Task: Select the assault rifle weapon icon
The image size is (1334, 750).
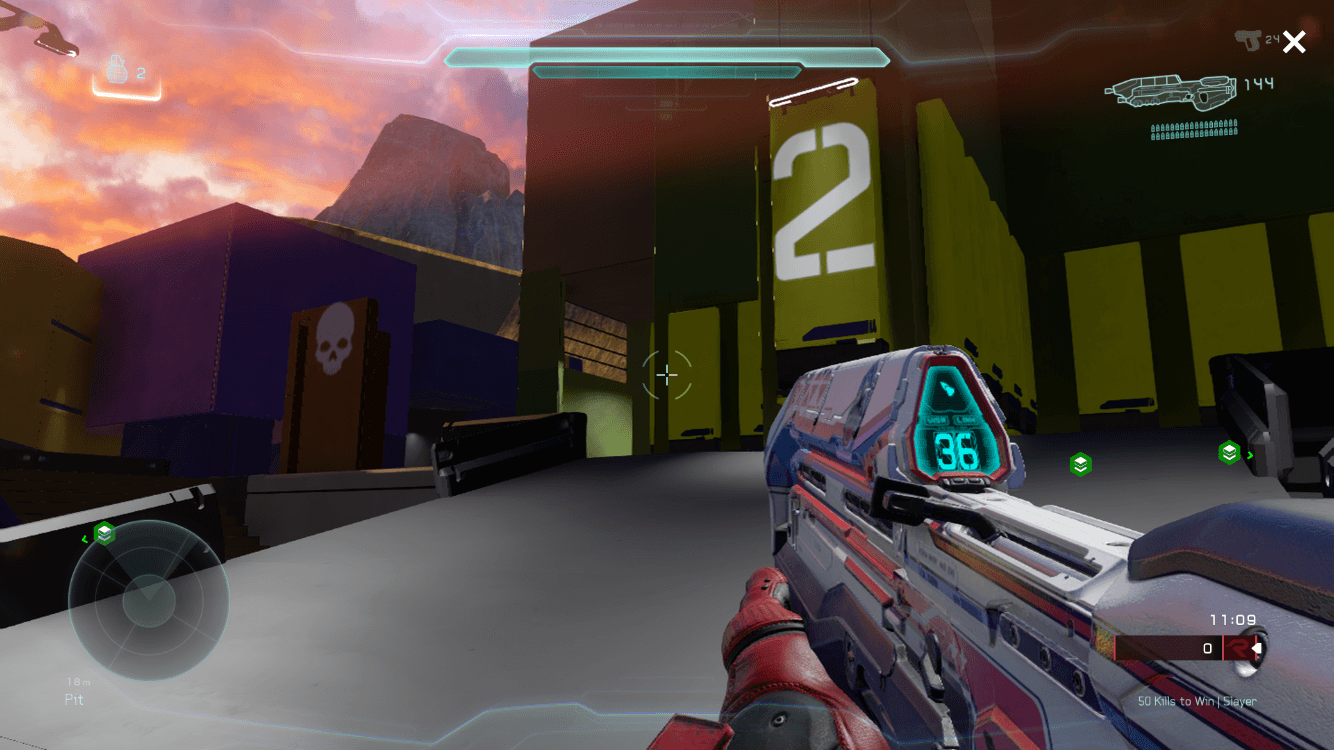Action: point(1171,93)
